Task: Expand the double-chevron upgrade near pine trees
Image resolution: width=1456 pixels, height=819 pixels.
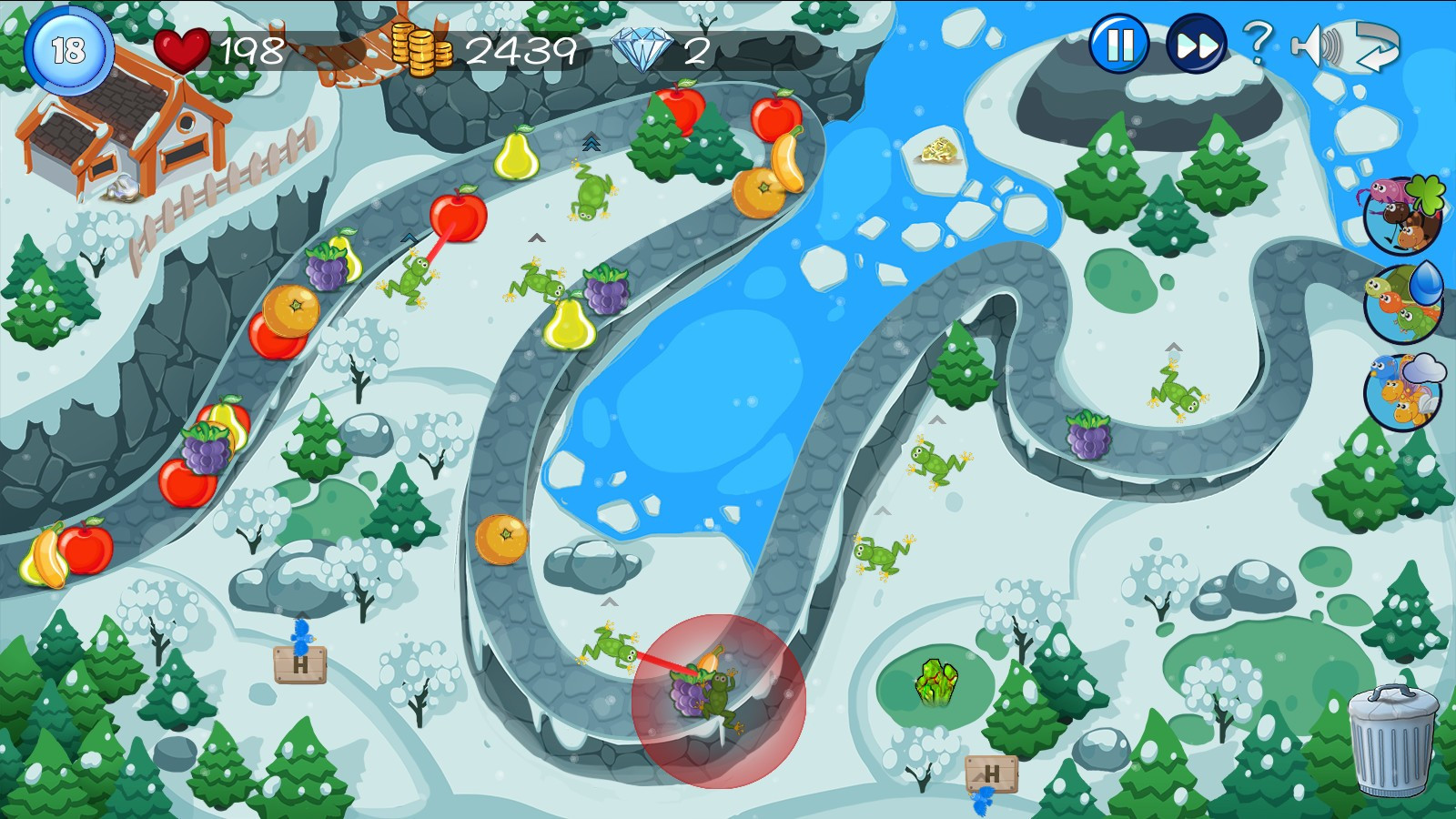Action: point(591,143)
